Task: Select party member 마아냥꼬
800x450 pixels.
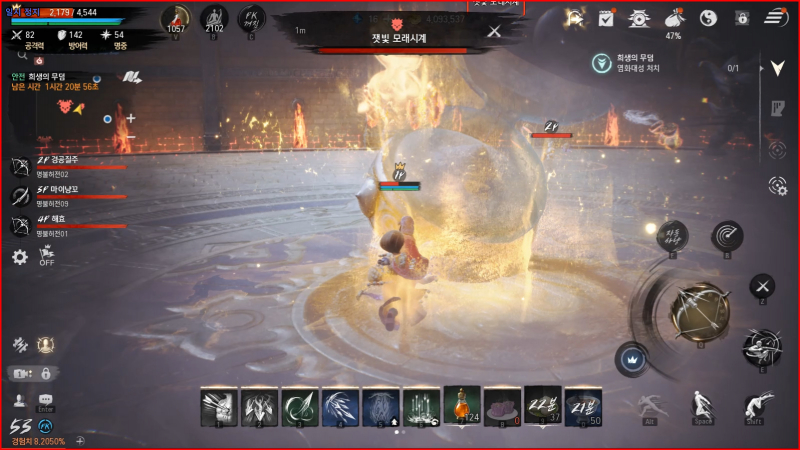Action: (70, 195)
